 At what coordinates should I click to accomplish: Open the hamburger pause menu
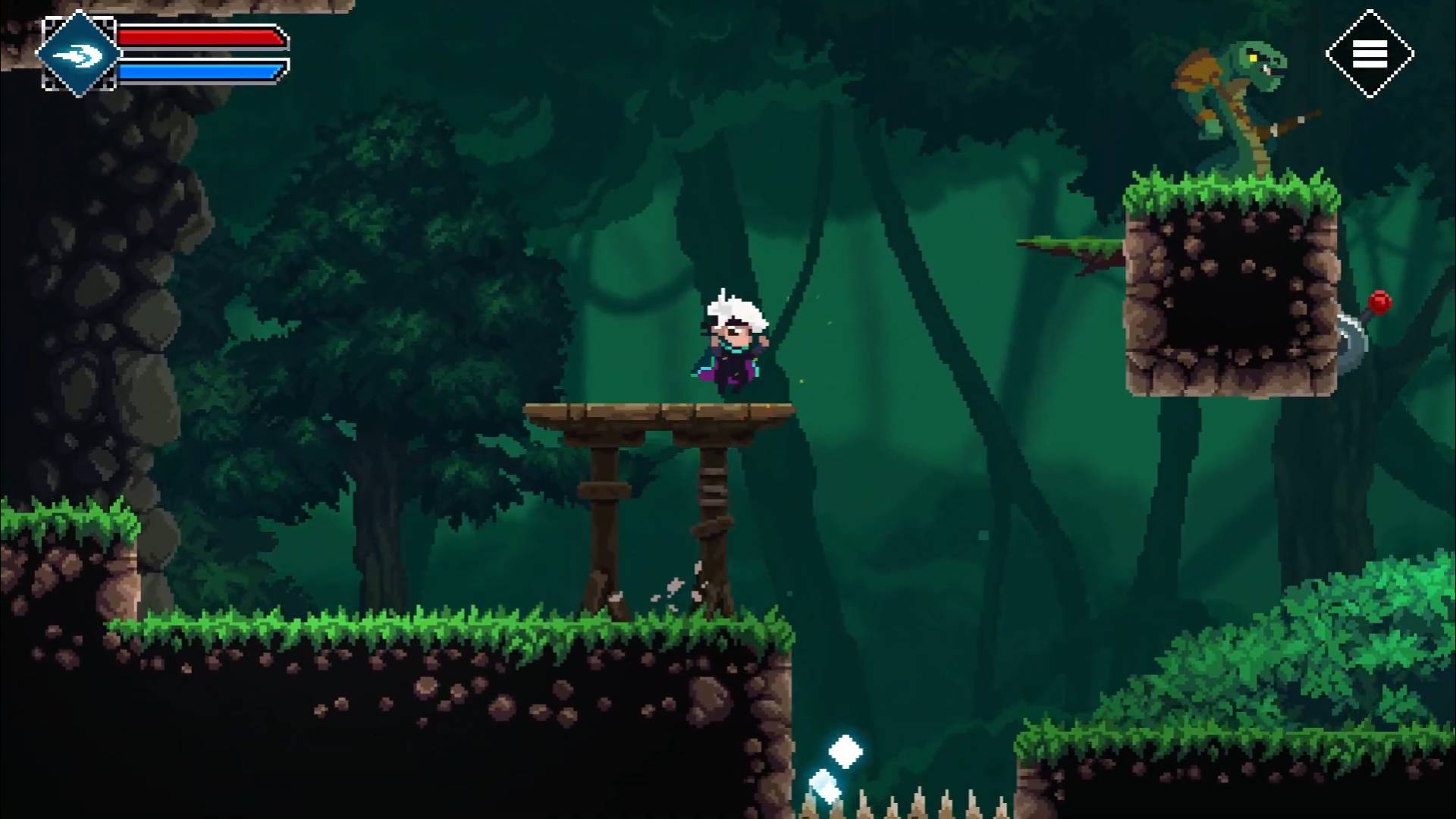(x=1370, y=54)
